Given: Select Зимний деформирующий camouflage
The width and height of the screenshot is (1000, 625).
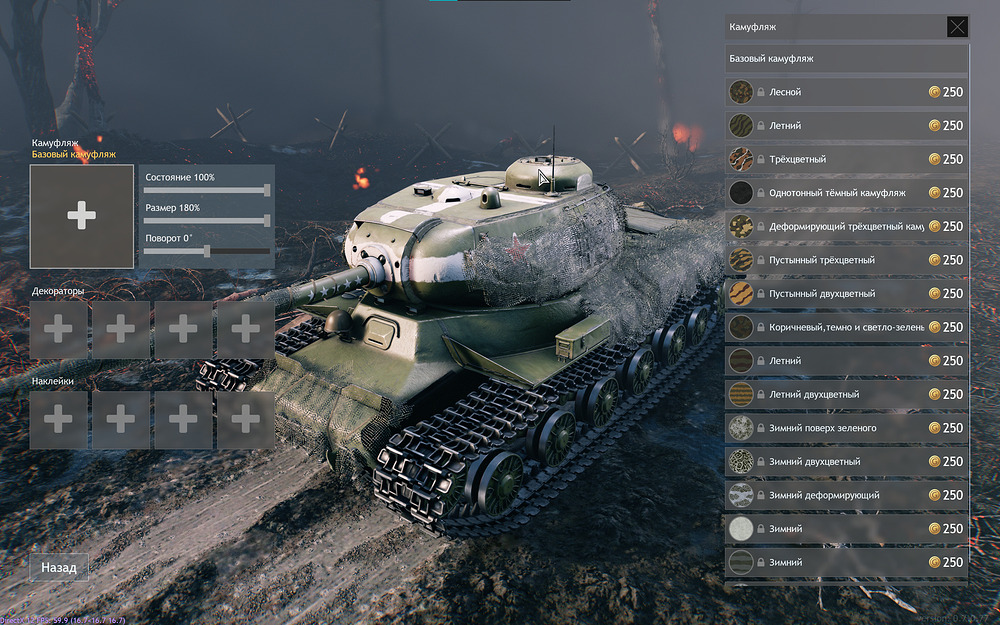Looking at the screenshot, I should (846, 495).
